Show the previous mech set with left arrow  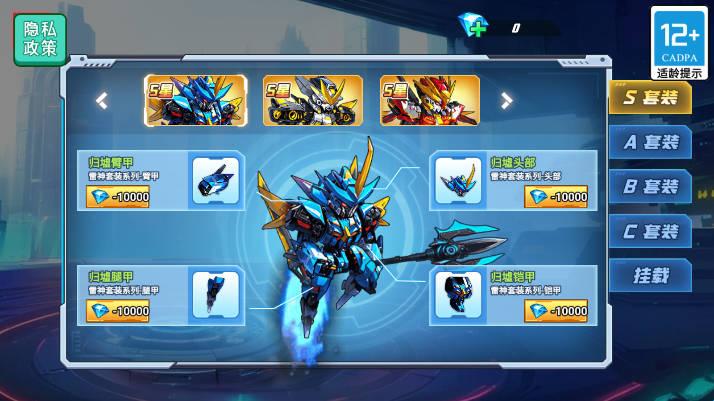(101, 100)
